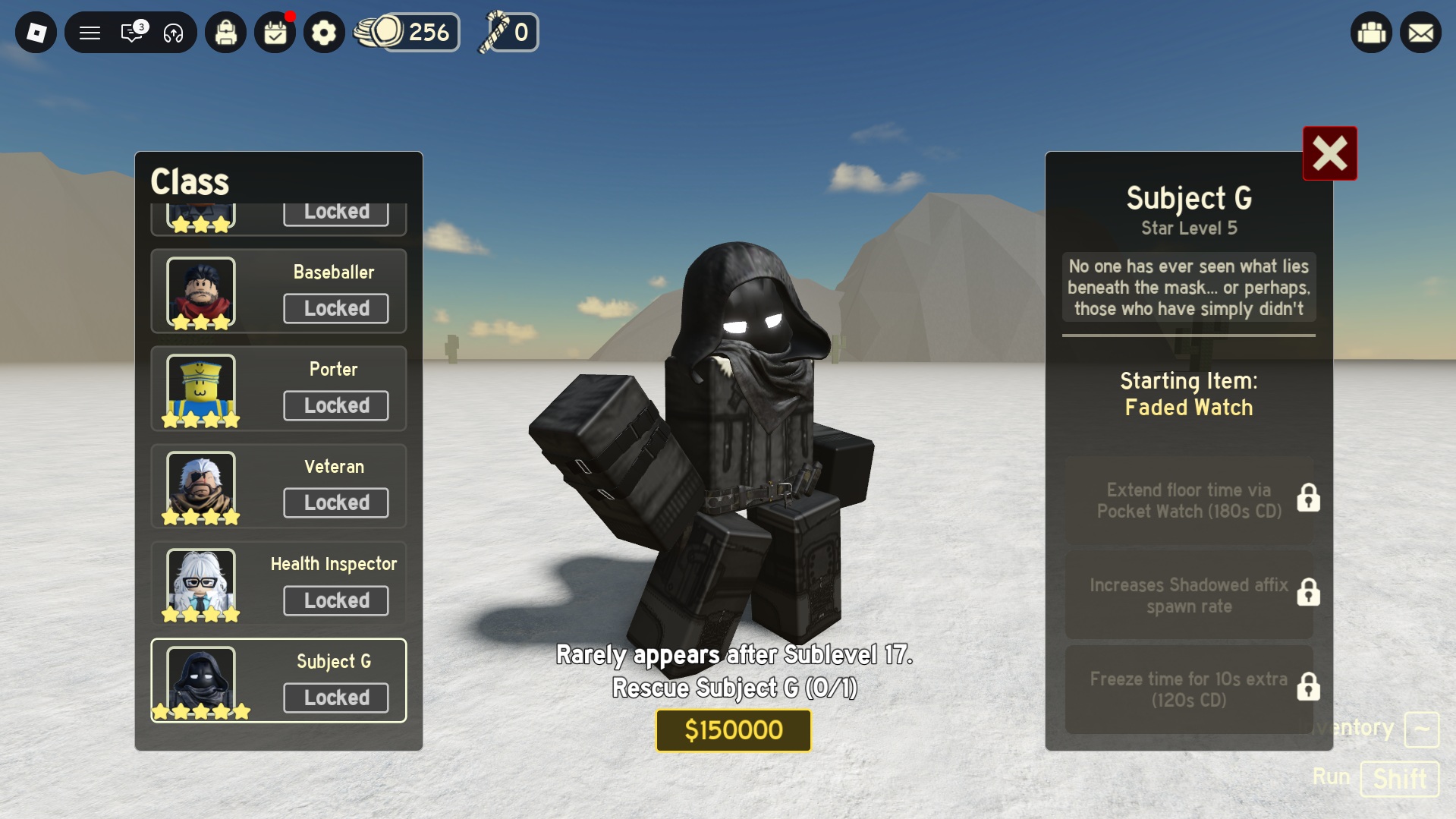The height and width of the screenshot is (819, 1456).
Task: Buy Subject G for $150000
Action: 733,730
